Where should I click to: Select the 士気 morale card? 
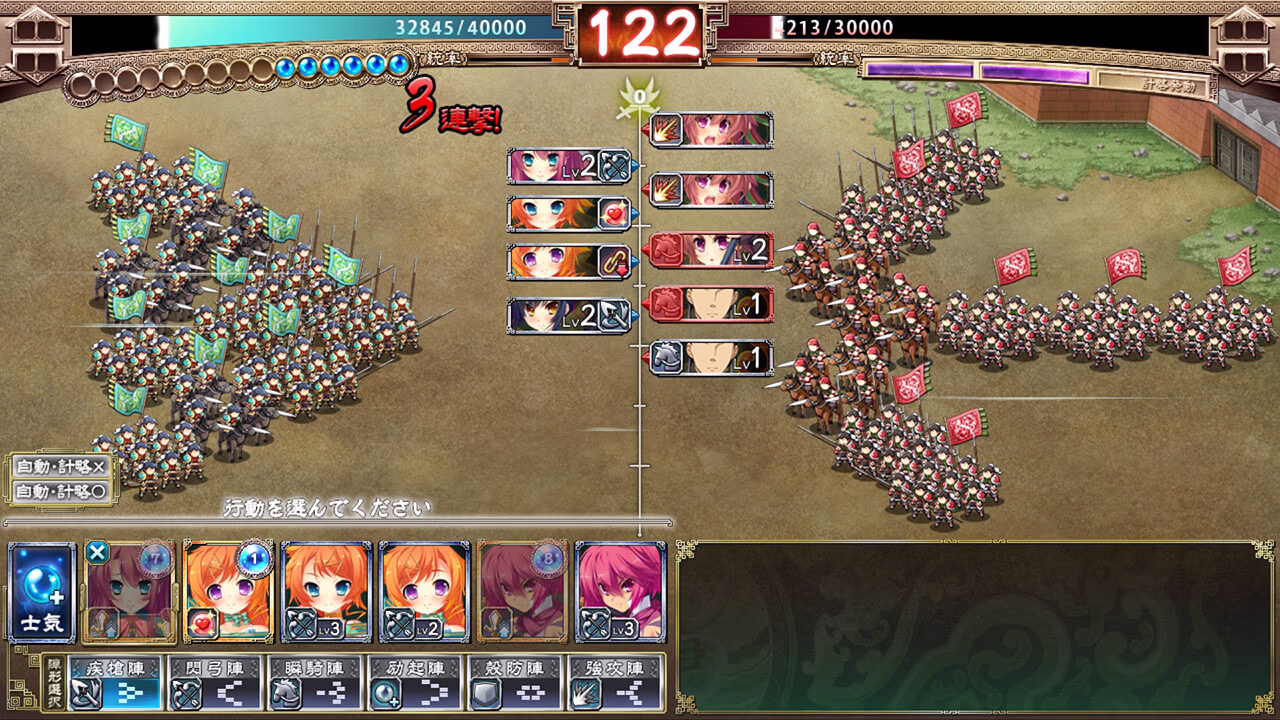(x=42, y=592)
